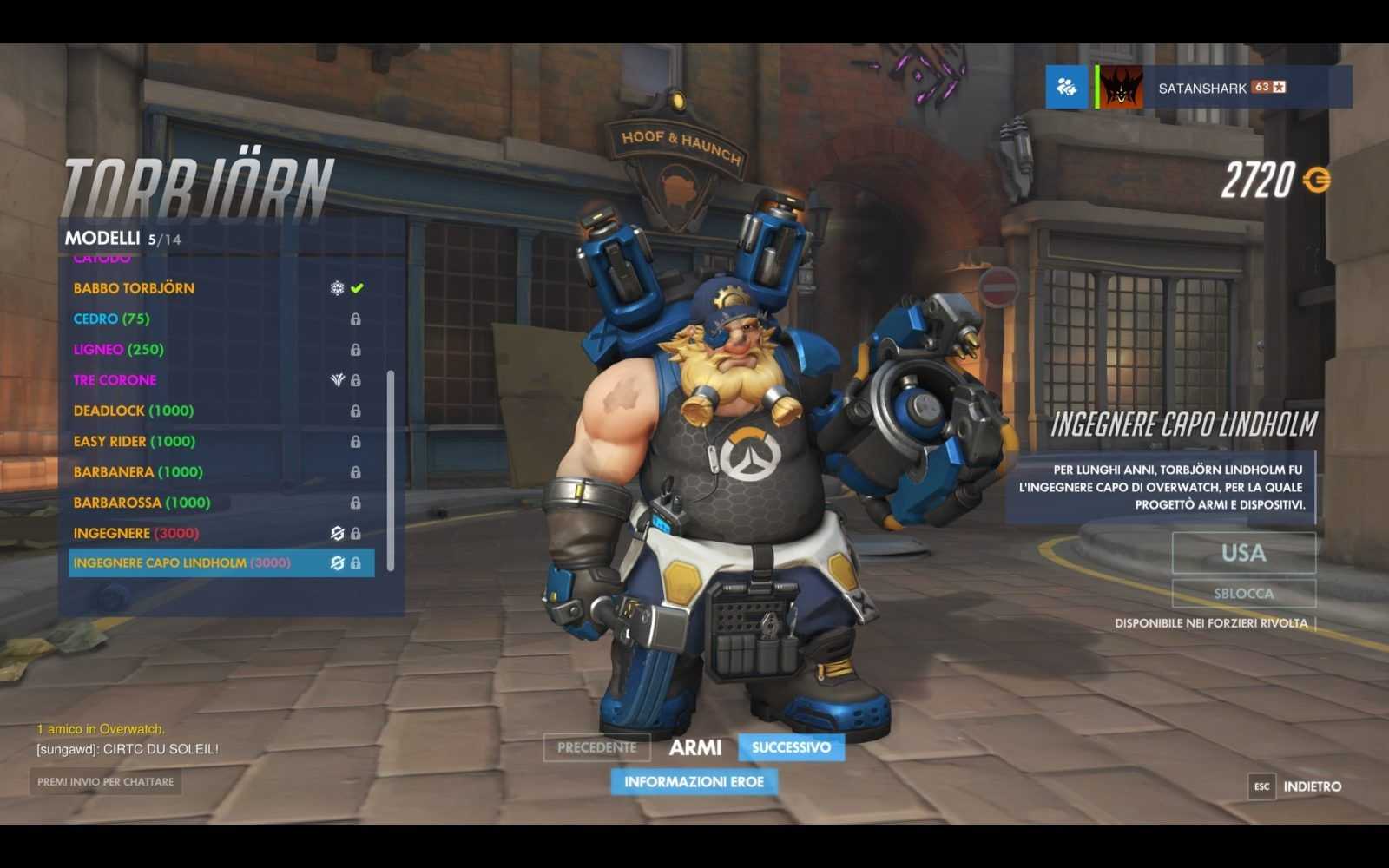Viewport: 1389px width, 868px height.
Task: Focus the chat input box
Action: pyautogui.click(x=105, y=782)
